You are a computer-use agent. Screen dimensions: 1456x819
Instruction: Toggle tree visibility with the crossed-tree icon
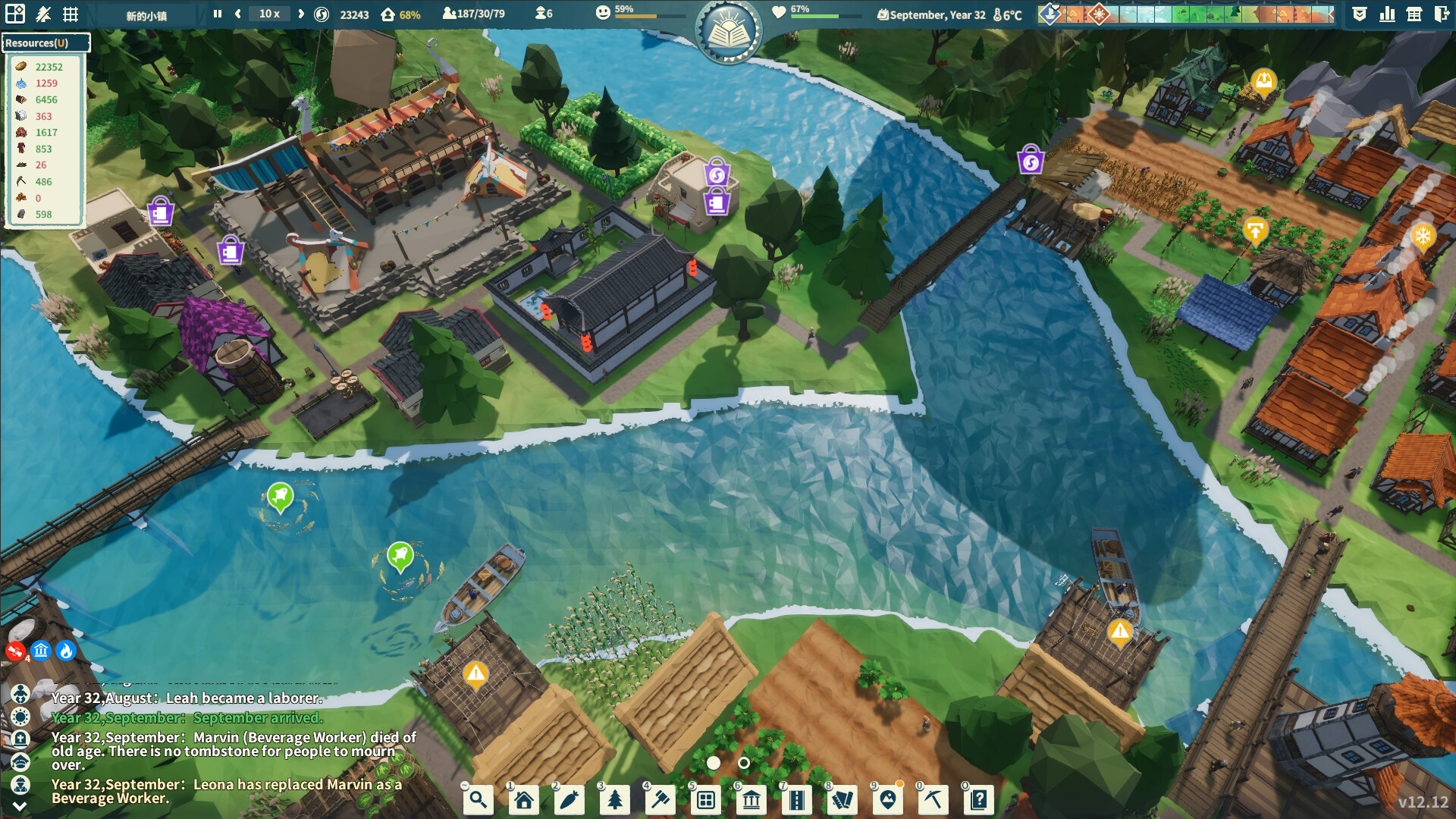tap(44, 13)
